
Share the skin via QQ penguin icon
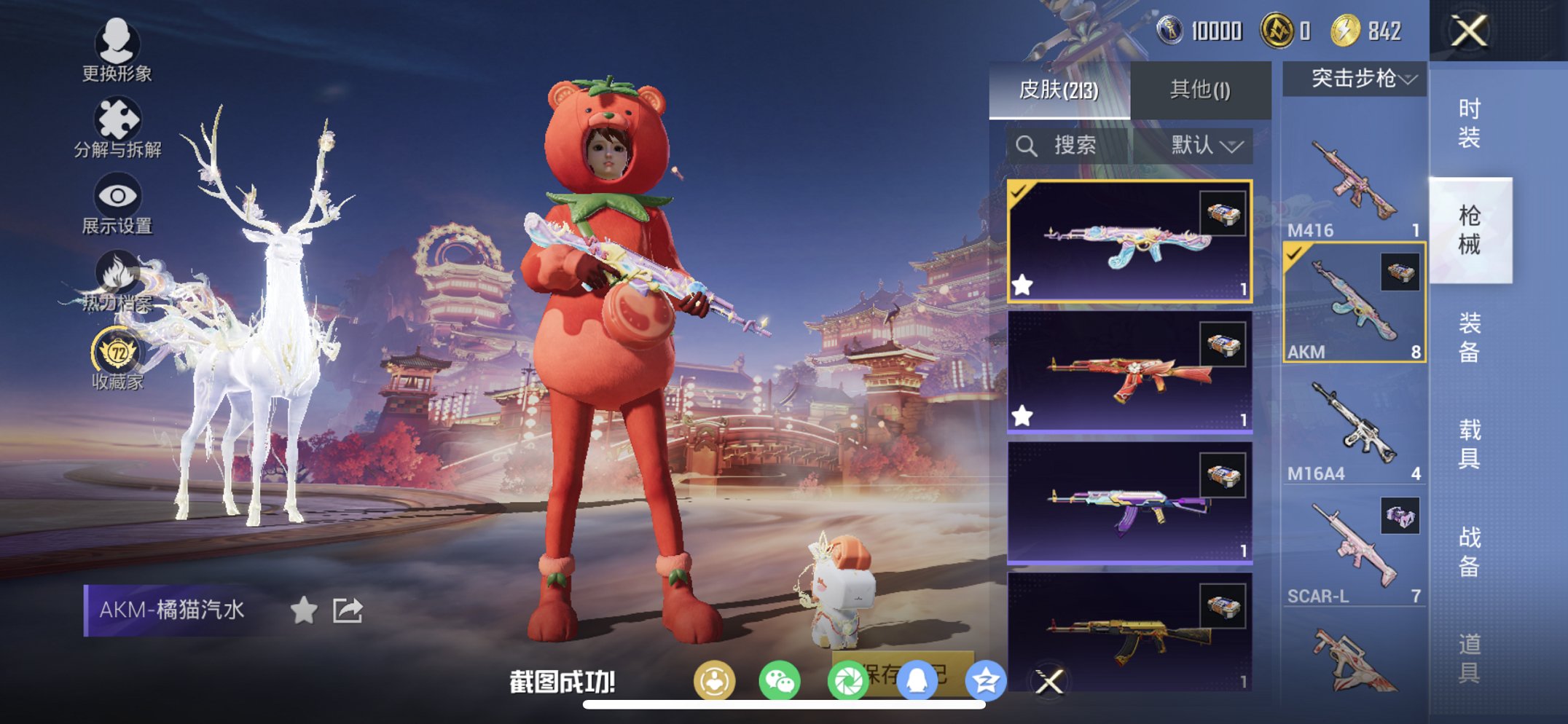click(917, 679)
